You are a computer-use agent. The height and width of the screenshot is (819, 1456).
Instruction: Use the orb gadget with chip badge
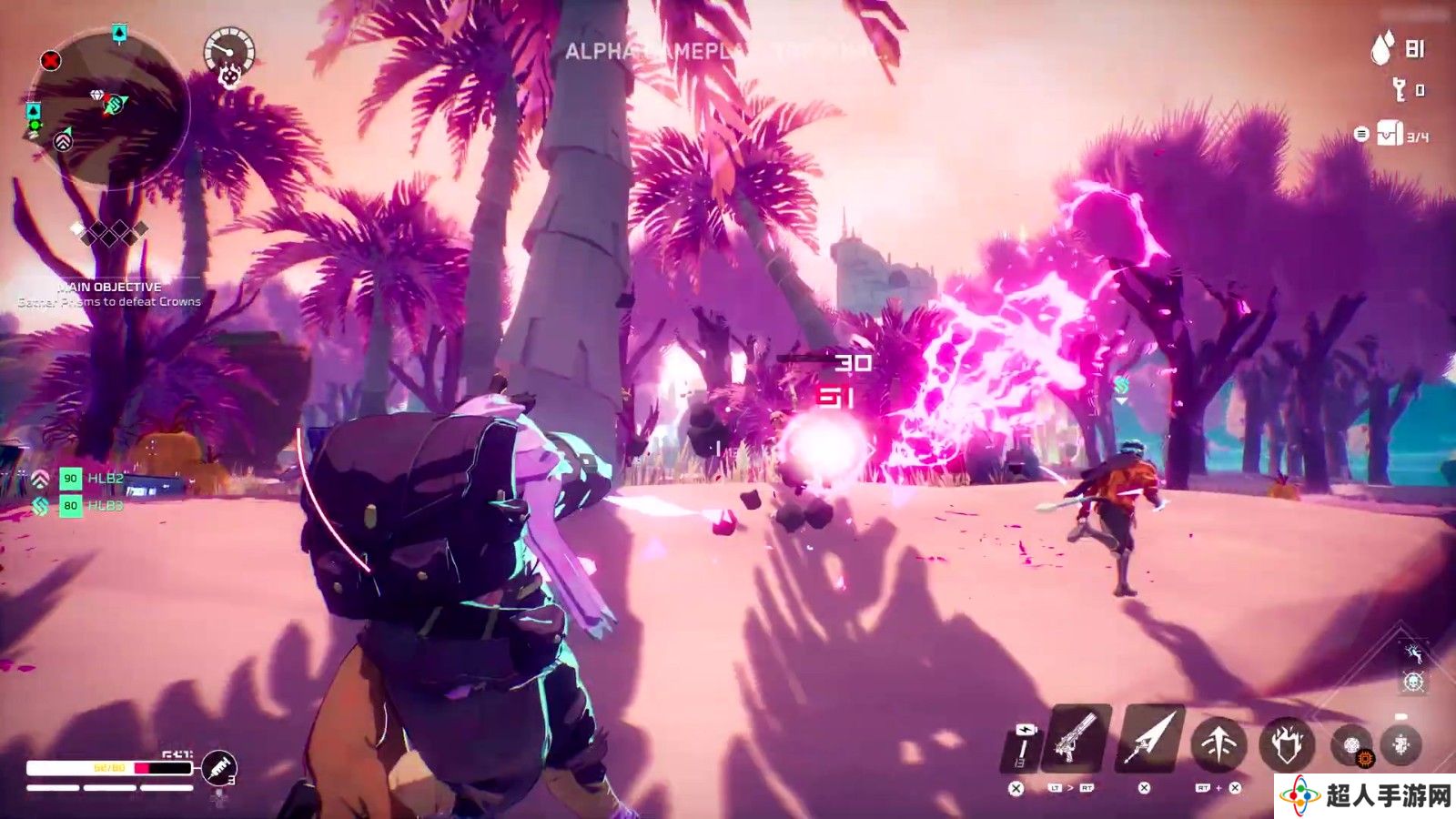pos(1353,746)
